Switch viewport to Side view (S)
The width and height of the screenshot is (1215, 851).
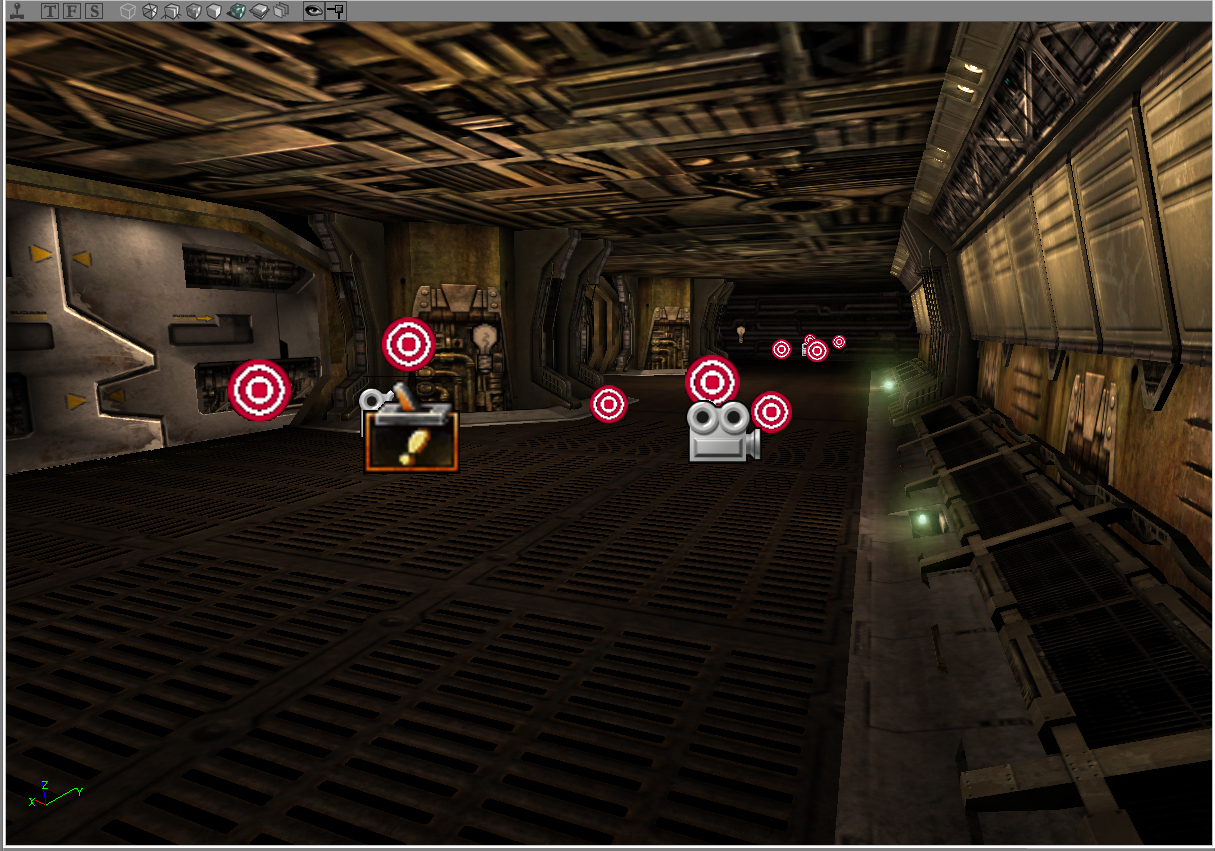(x=94, y=11)
